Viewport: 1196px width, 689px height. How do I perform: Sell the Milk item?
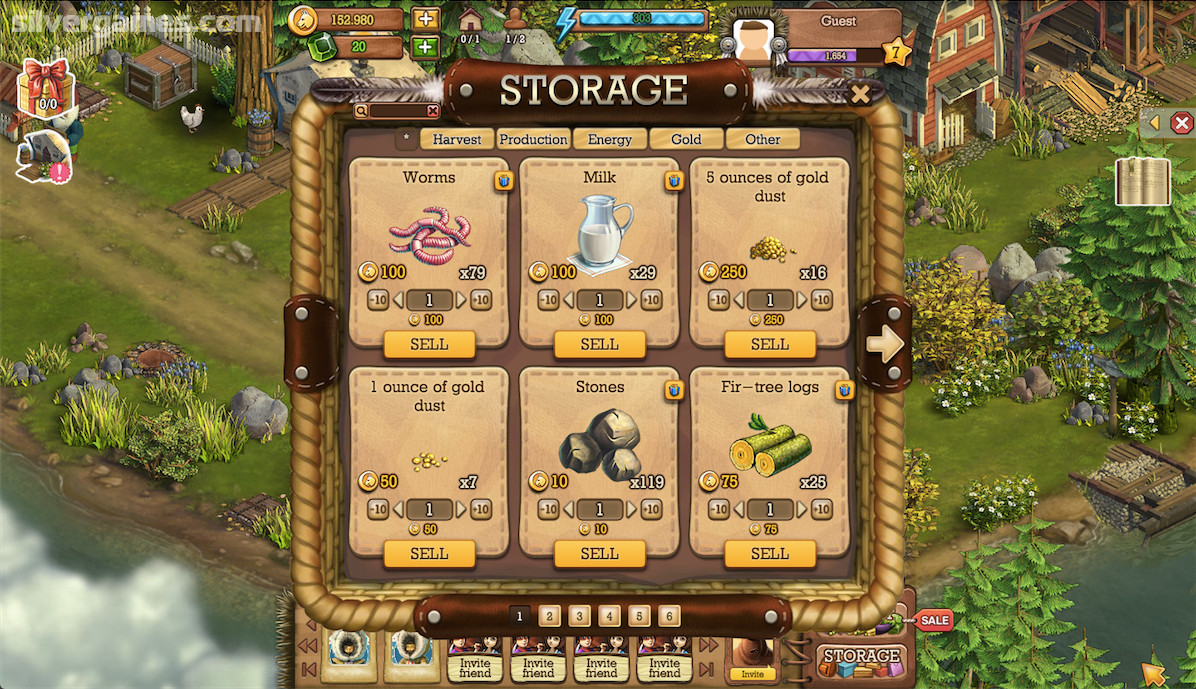599,344
